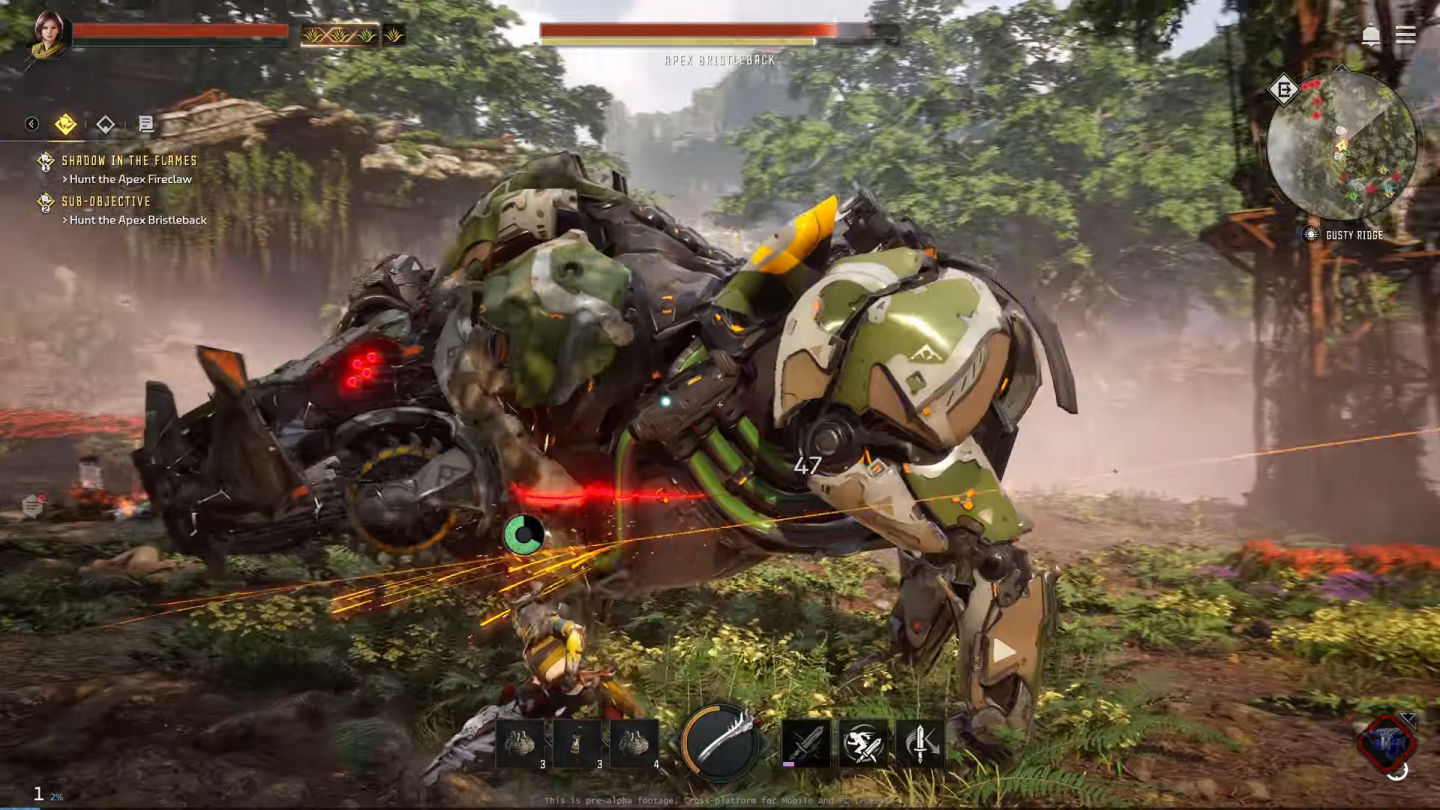
Task: Click the player character portrait
Action: pyautogui.click(x=49, y=34)
